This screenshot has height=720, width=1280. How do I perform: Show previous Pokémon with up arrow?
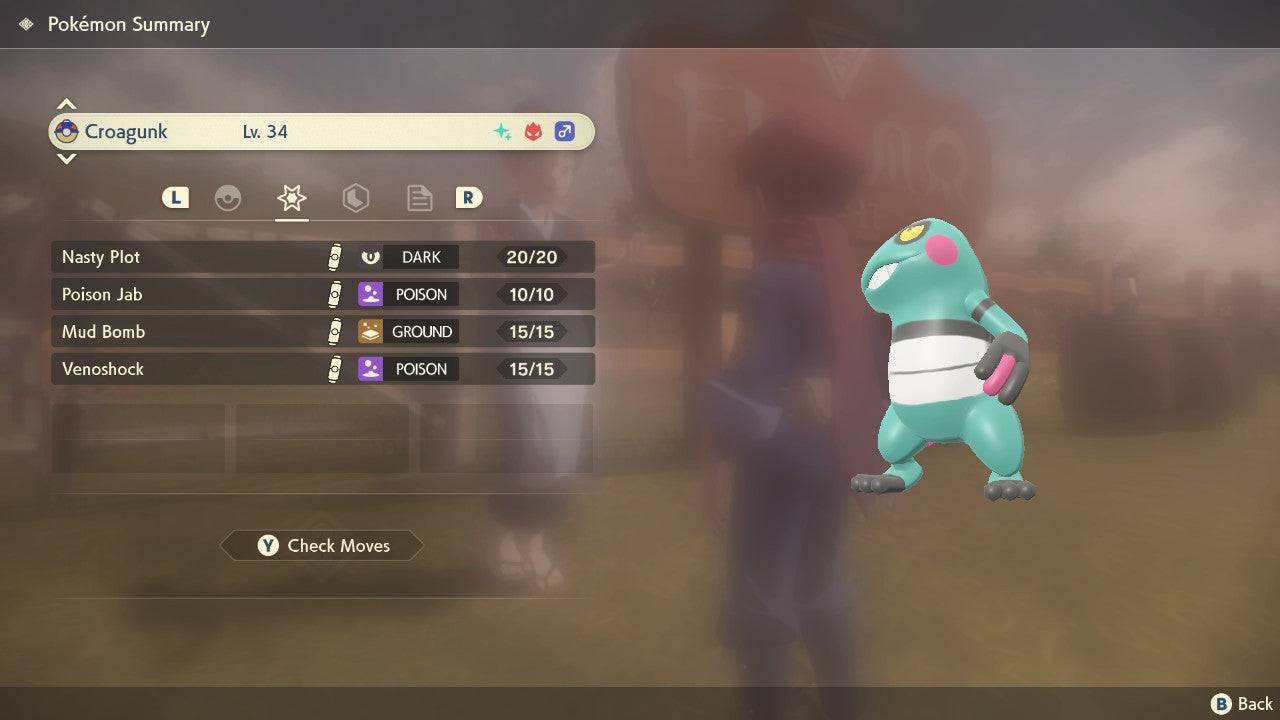click(66, 104)
